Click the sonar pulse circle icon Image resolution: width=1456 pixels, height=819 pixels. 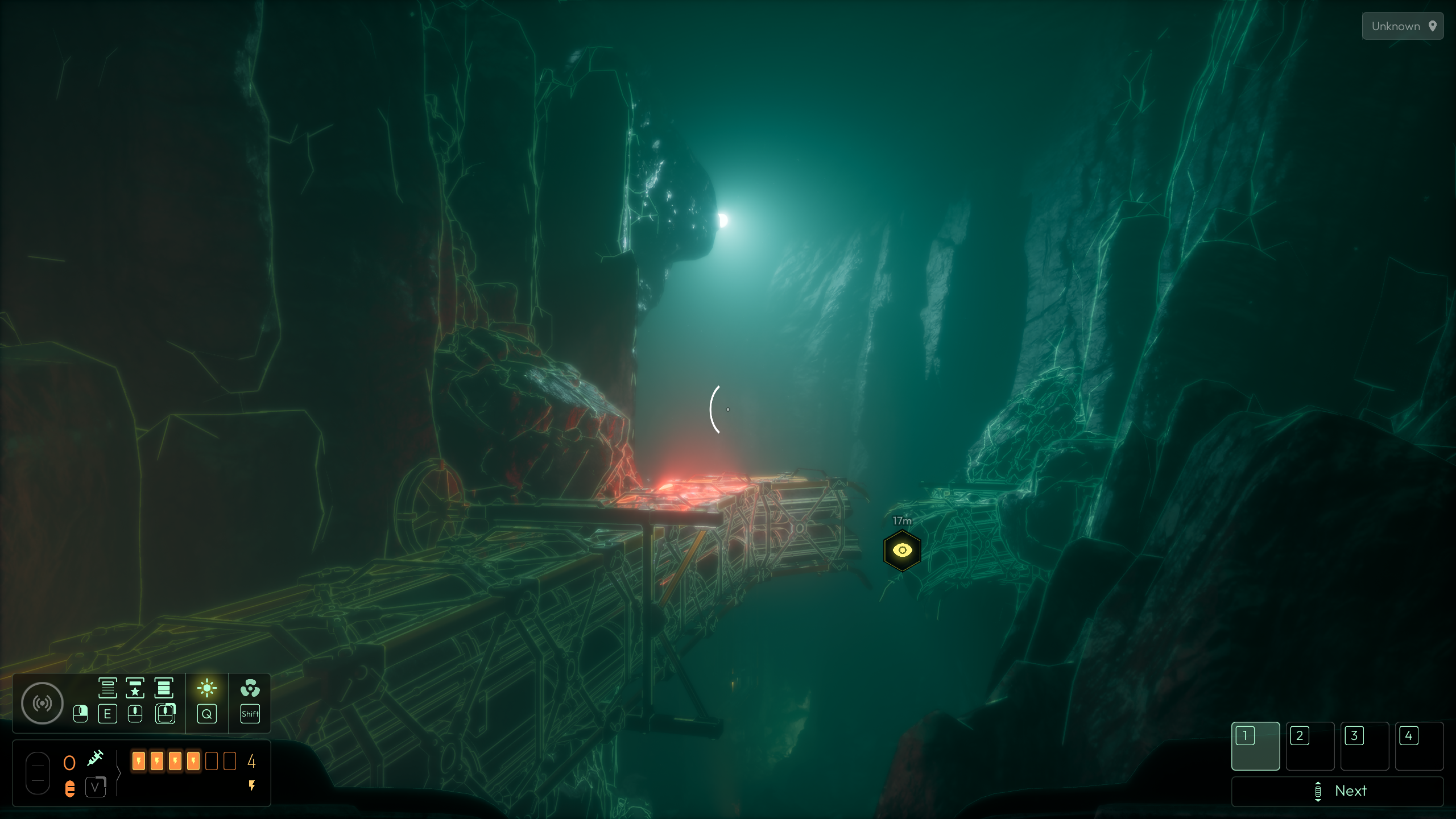[x=42, y=704]
